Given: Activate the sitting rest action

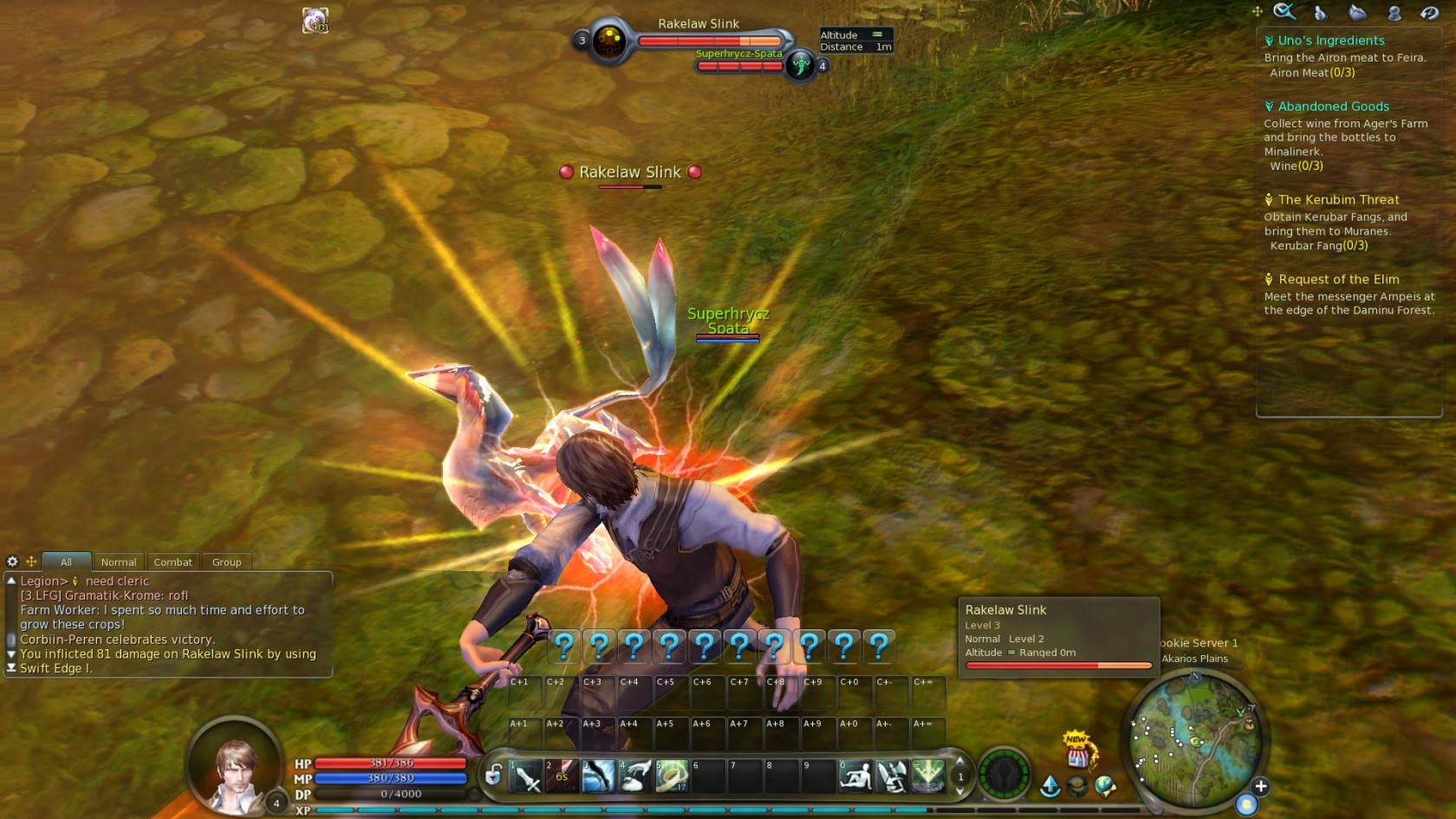Looking at the screenshot, I should [855, 776].
